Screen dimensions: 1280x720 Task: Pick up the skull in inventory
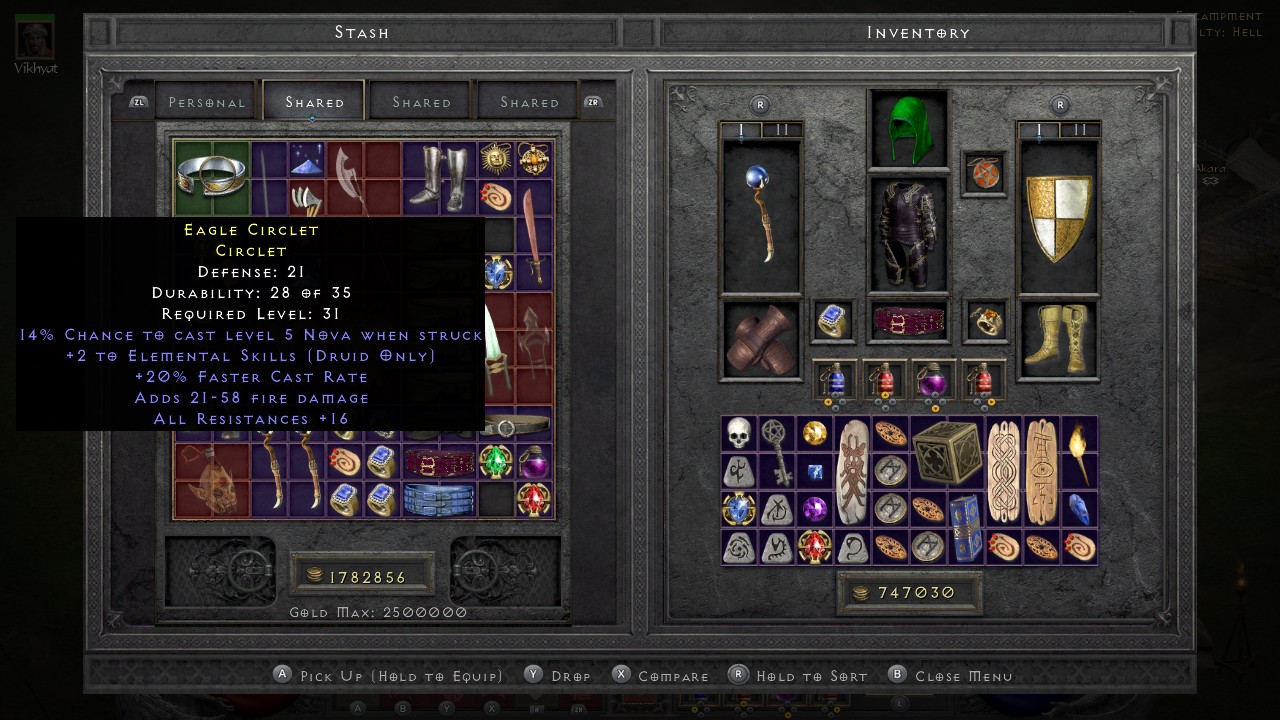point(739,434)
